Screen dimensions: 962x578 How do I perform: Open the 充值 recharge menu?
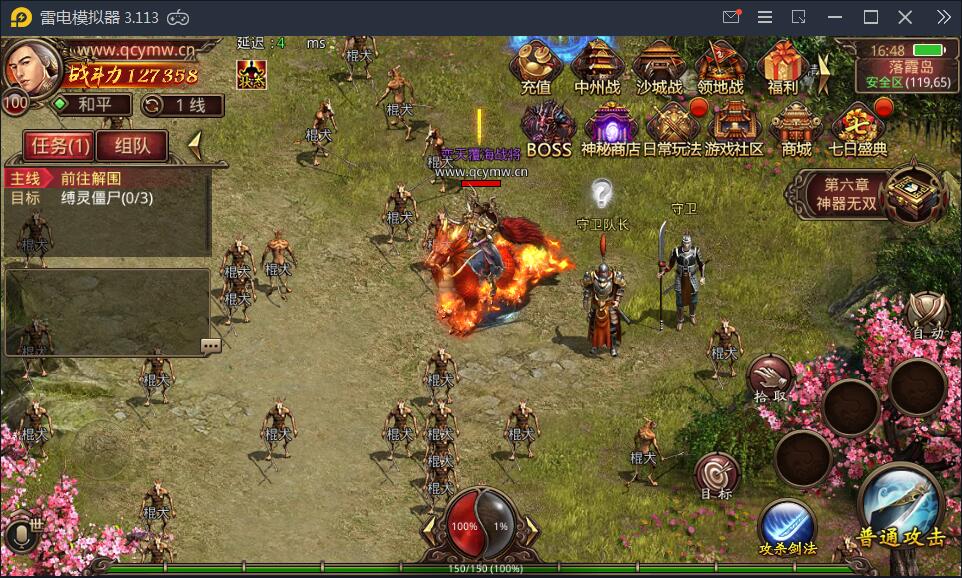click(536, 66)
